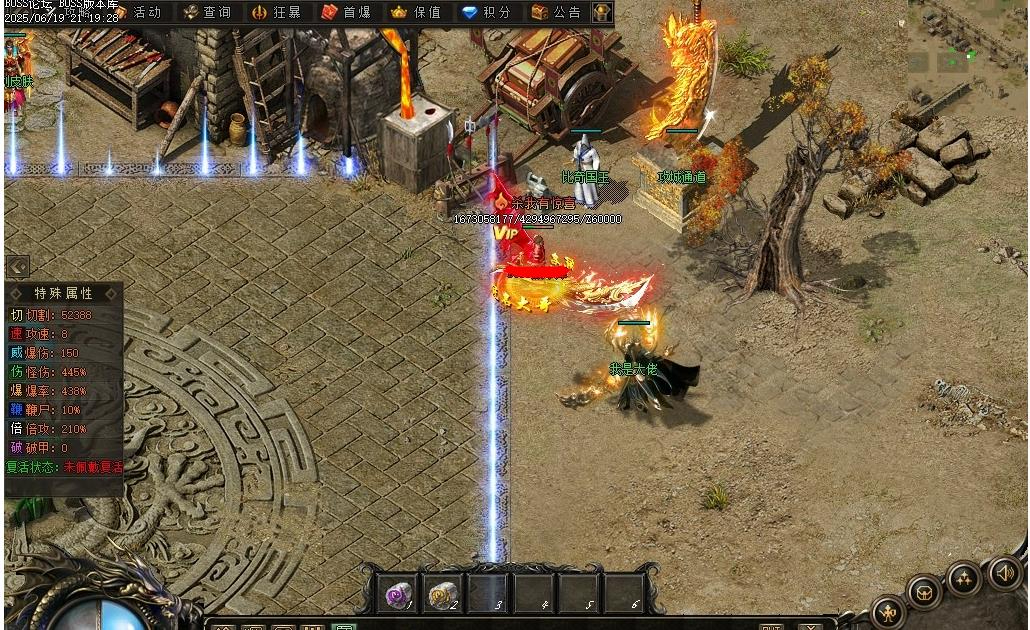1030x630 pixels.
Task: Open the 保值 menu with crown icon
Action: (x=416, y=12)
